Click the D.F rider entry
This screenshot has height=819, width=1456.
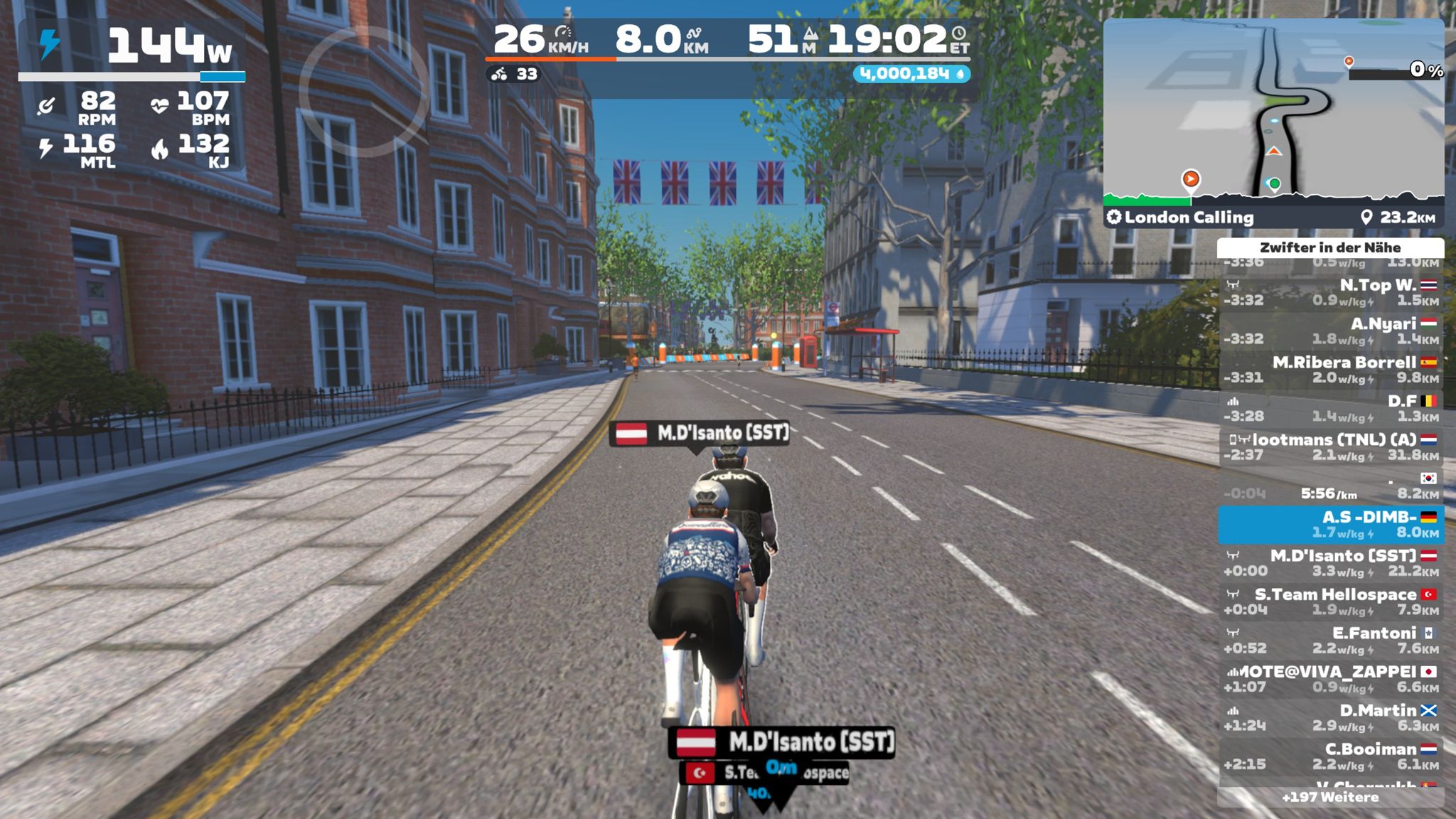pyautogui.click(x=1330, y=408)
